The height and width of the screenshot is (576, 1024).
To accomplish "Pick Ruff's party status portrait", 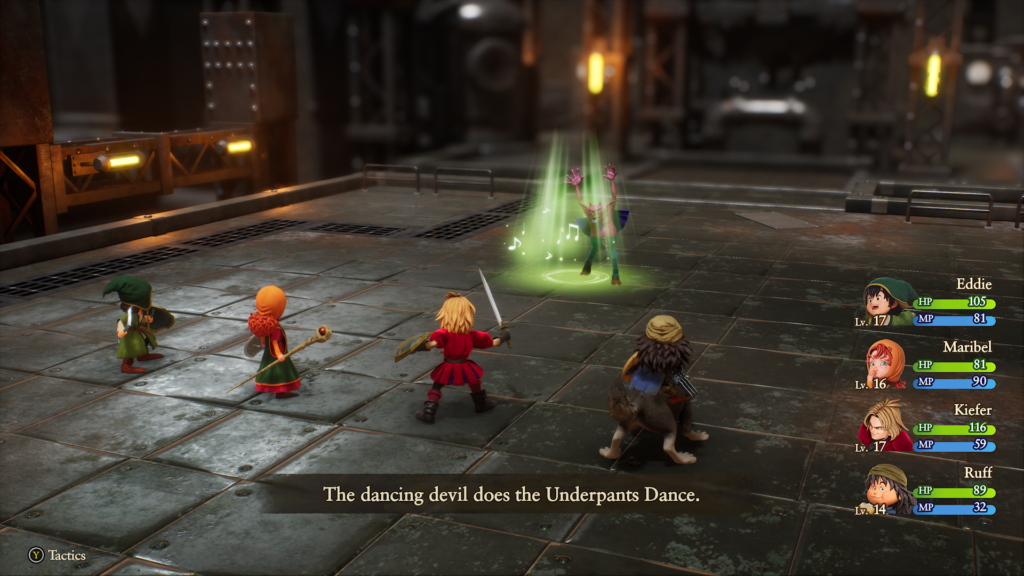I will pos(887,489).
